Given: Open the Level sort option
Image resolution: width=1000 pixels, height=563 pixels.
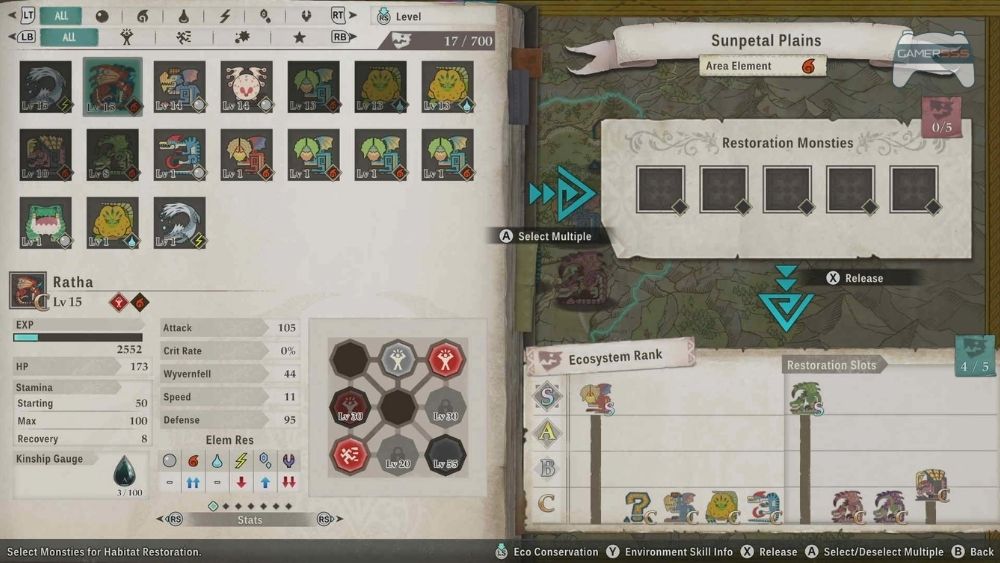Looking at the screenshot, I should (x=408, y=16).
